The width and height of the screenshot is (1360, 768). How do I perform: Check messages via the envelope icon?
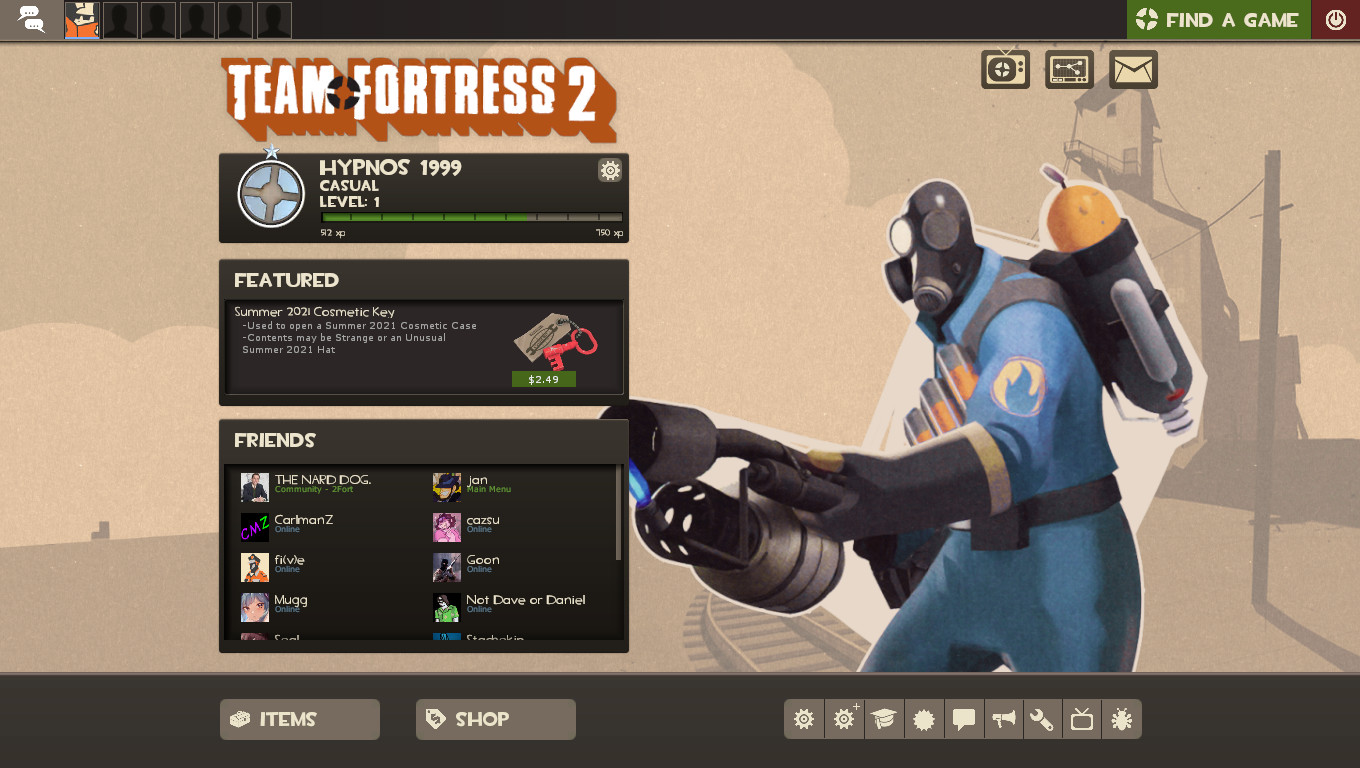[x=1133, y=68]
